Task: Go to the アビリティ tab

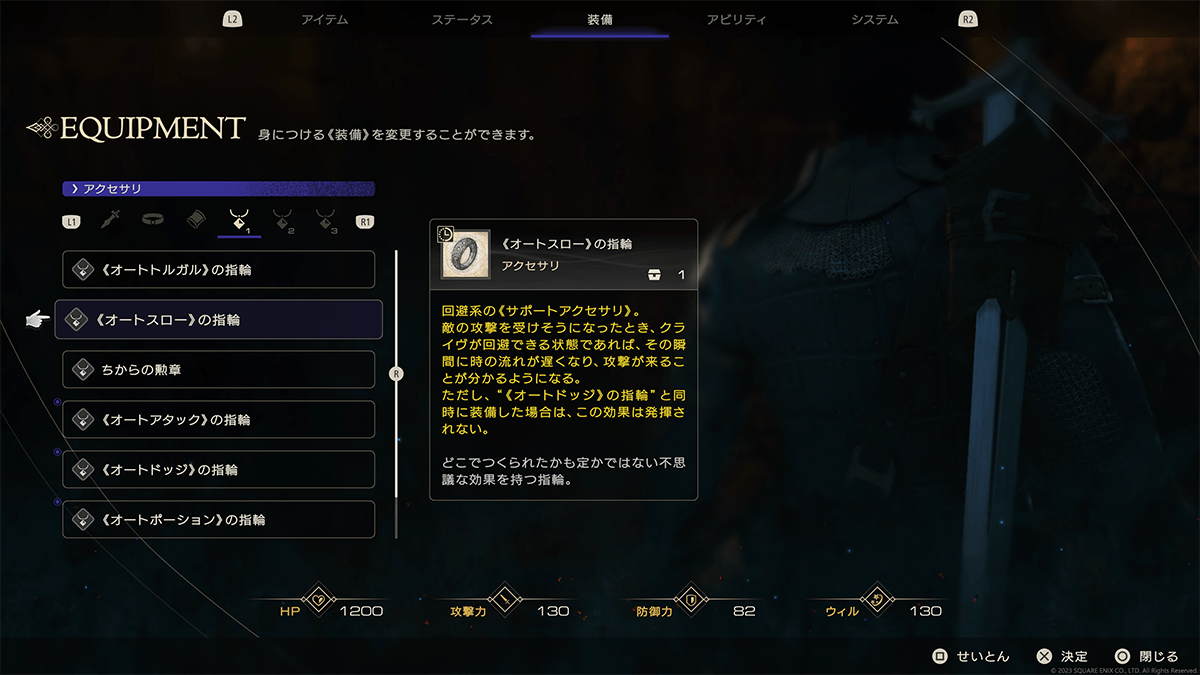Action: pos(736,20)
